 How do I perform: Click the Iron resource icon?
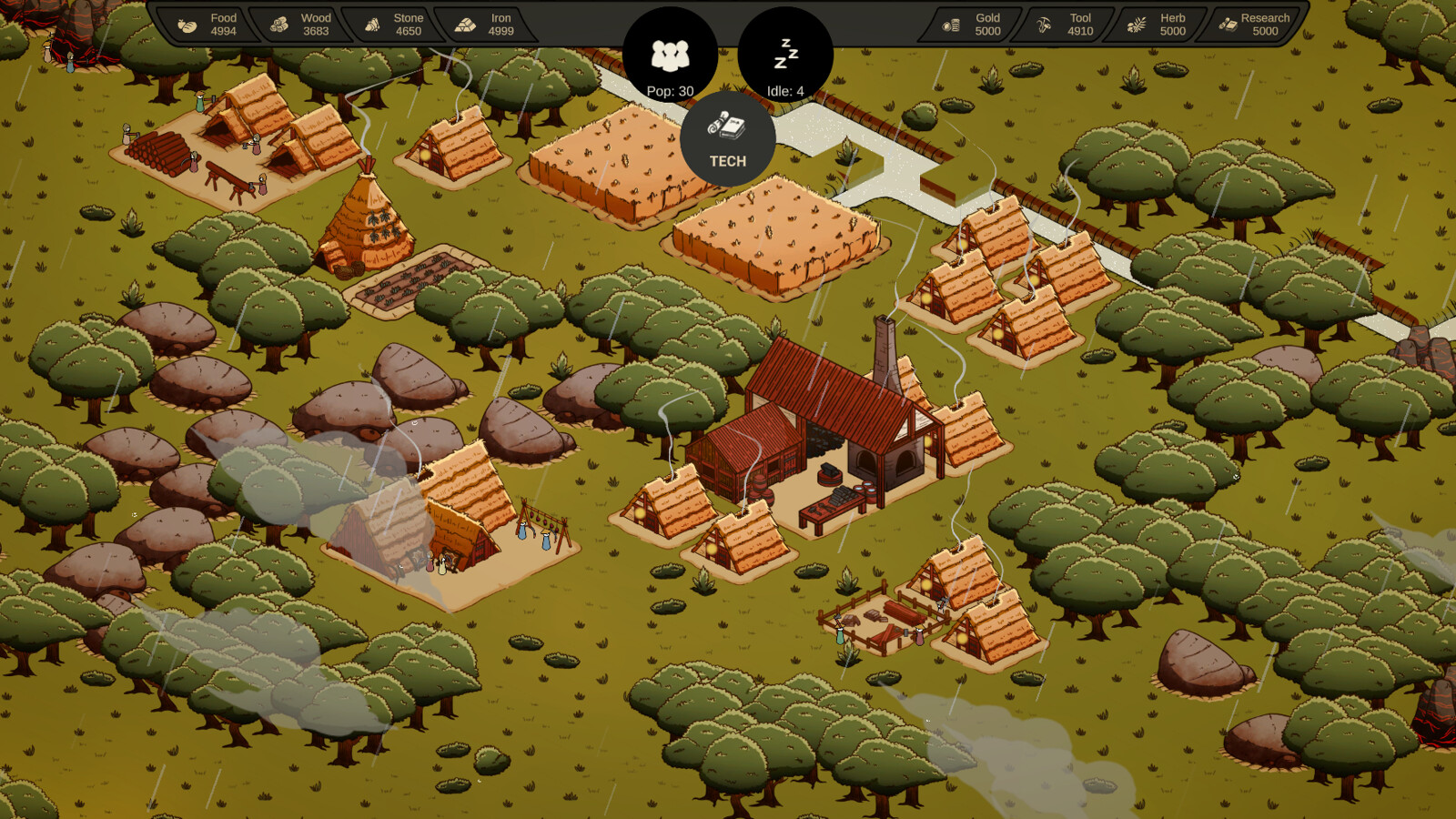(466, 25)
